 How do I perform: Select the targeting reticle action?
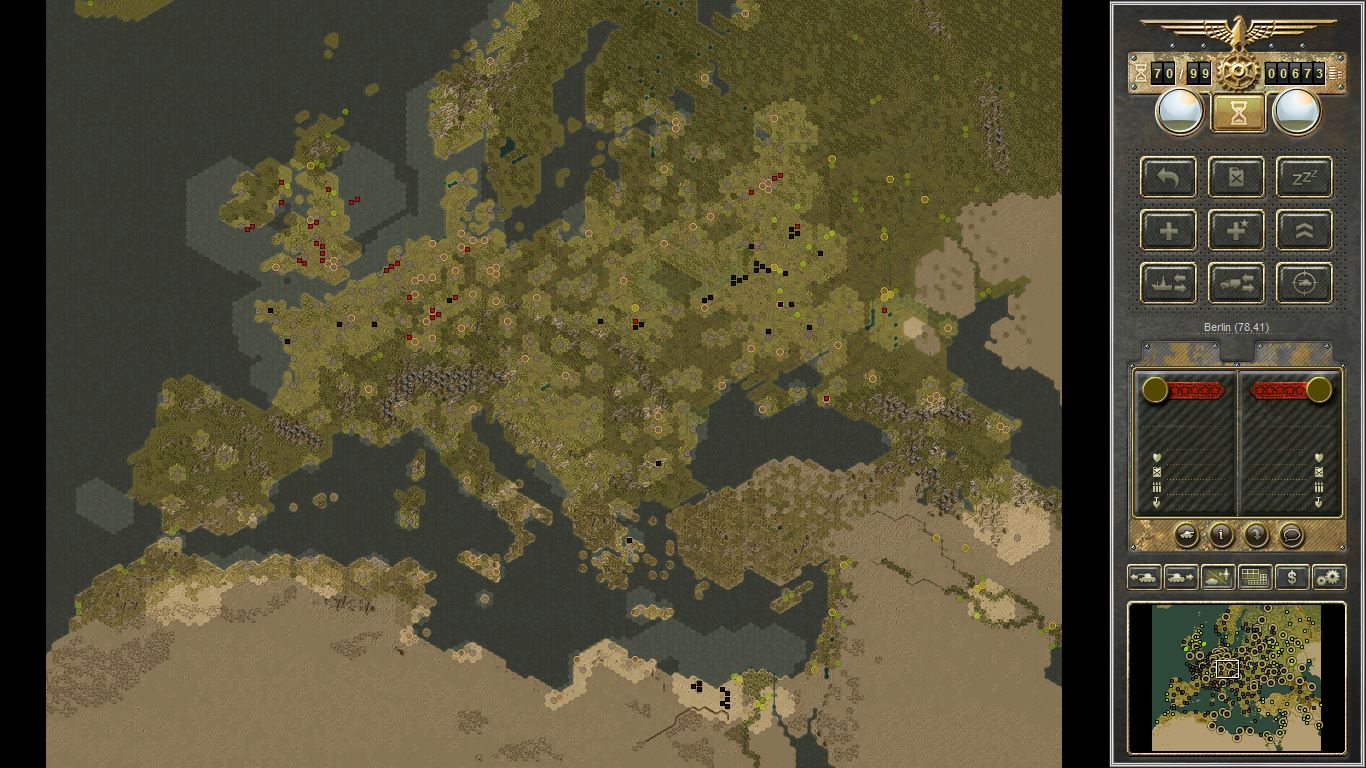tap(1303, 282)
